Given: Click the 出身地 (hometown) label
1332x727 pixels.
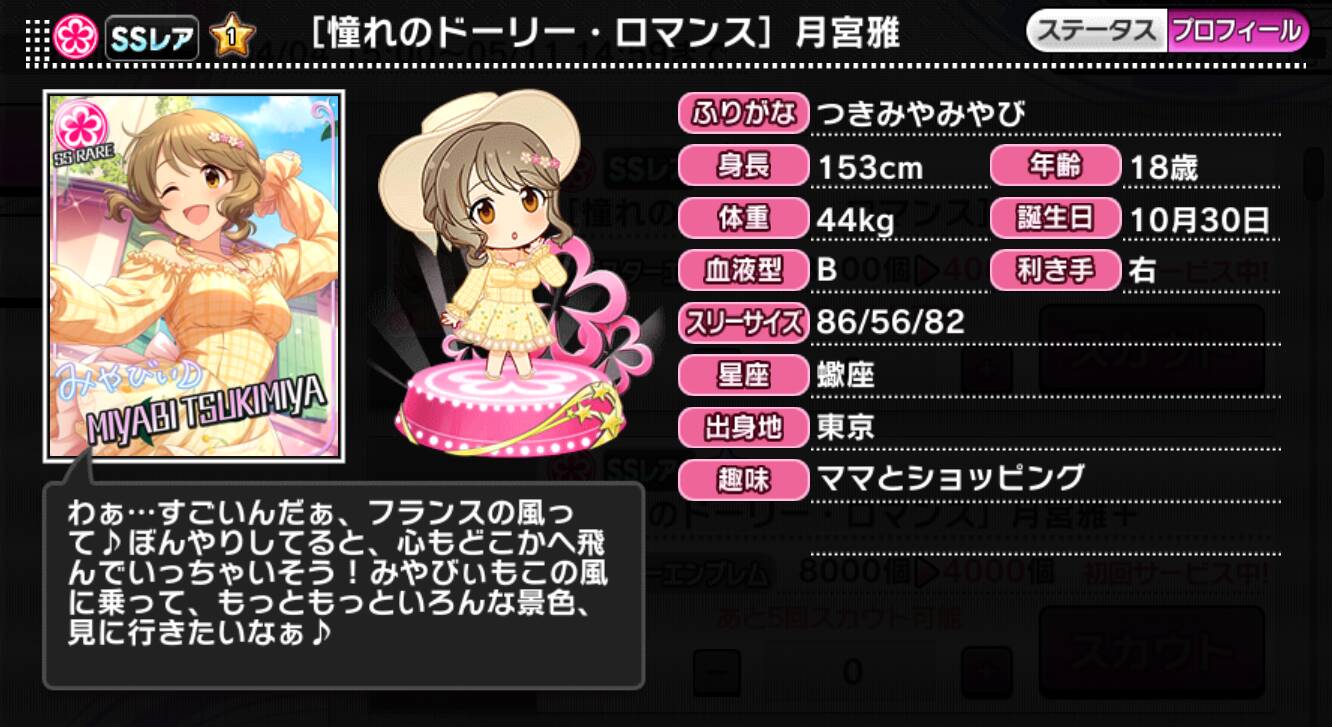Looking at the screenshot, I should pos(741,427).
